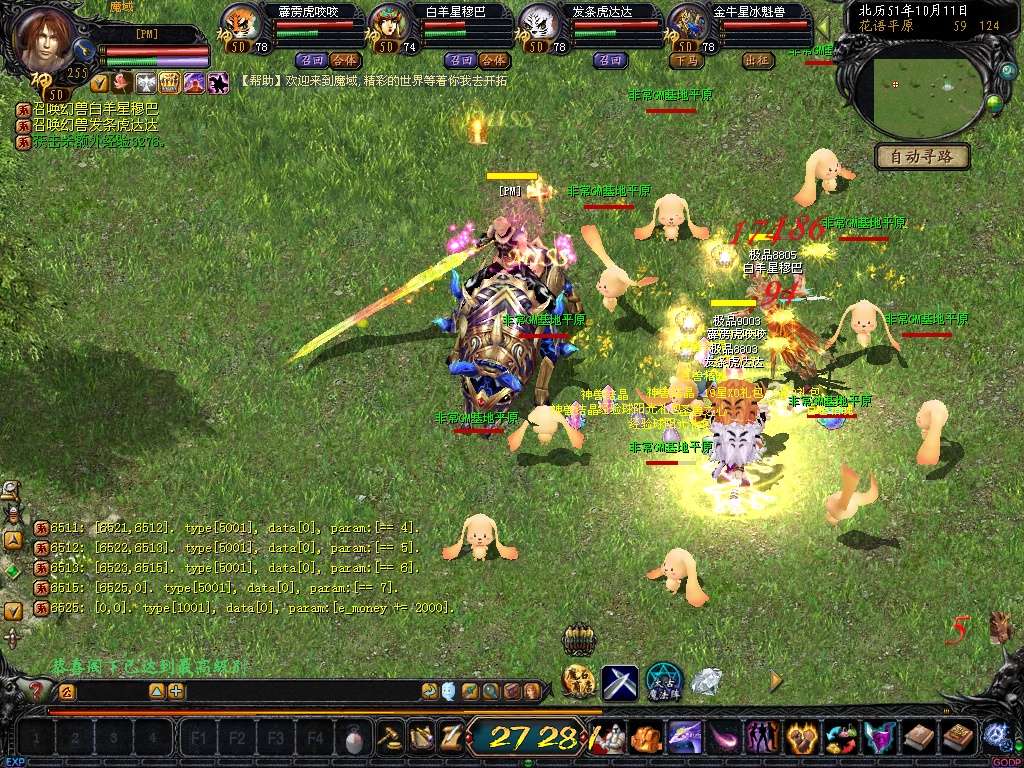Viewport: 1024px width, 768px height.
Task: Open the blue gear system settings icon
Action: tap(995, 737)
